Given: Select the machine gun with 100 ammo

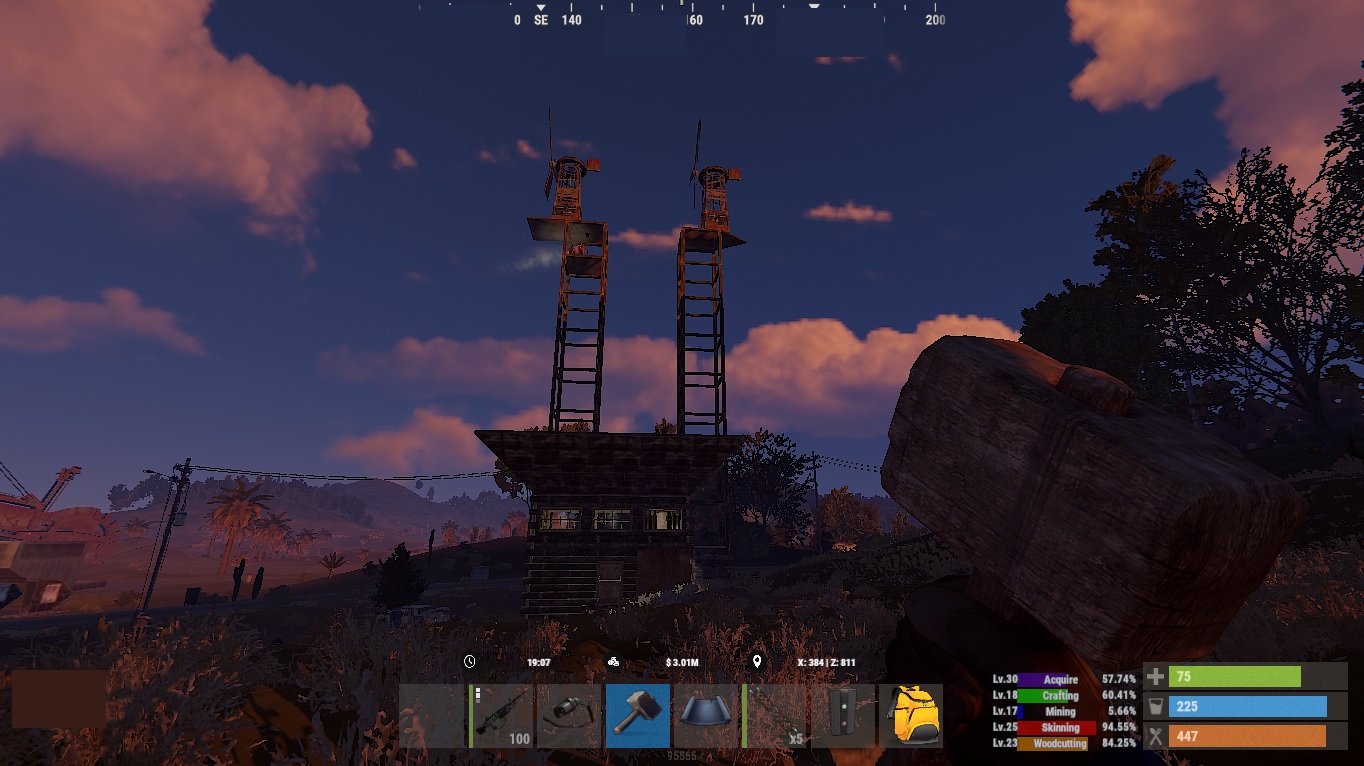Looking at the screenshot, I should coord(503,715).
